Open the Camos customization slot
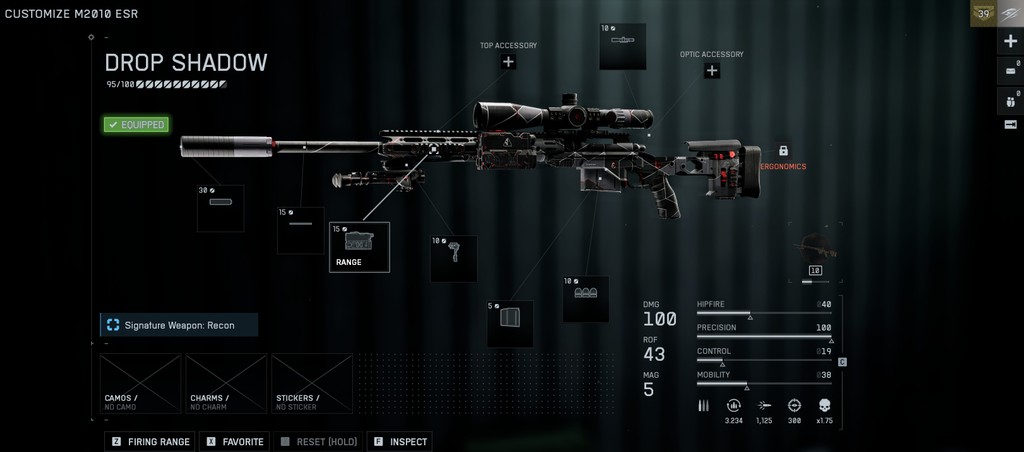Image resolution: width=1024 pixels, height=452 pixels. click(x=141, y=383)
